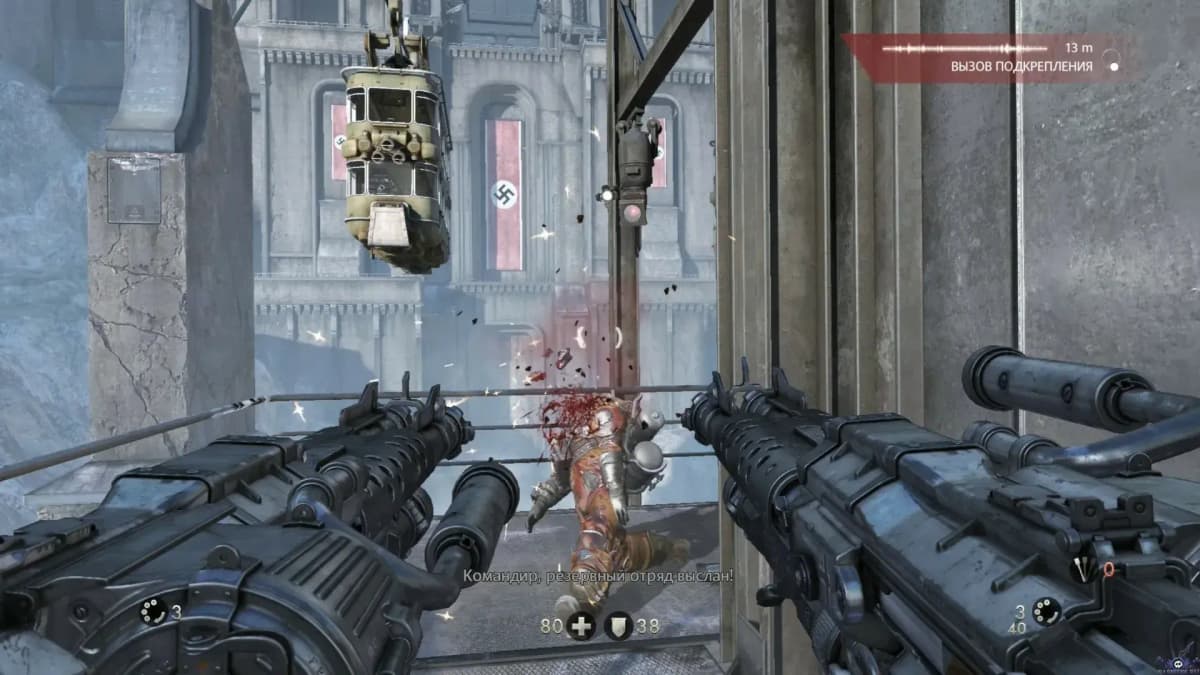Select the armor shield icon
This screenshot has width=1200, height=675.
coord(618,626)
